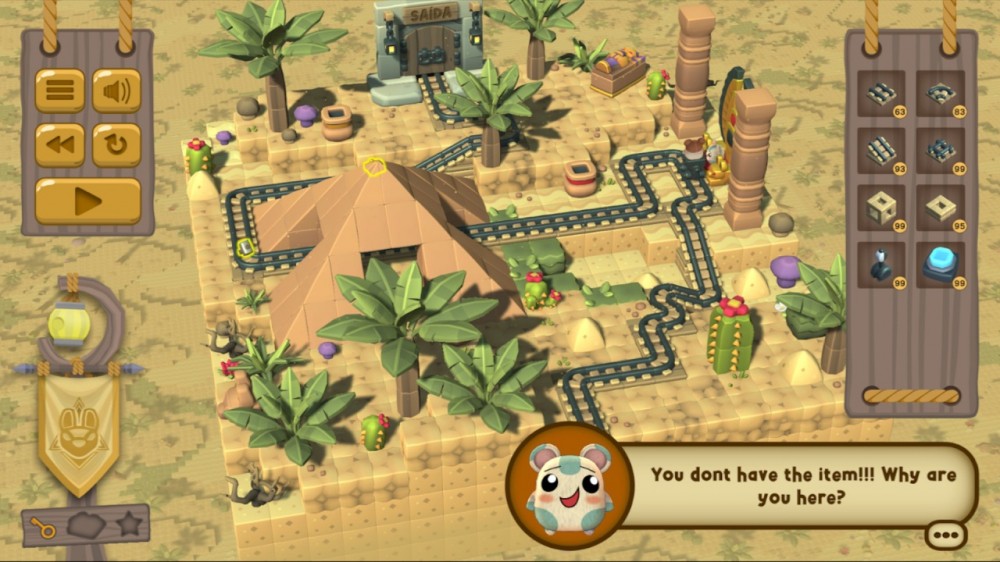Click the yellow lantern on the signpost

coord(68,324)
